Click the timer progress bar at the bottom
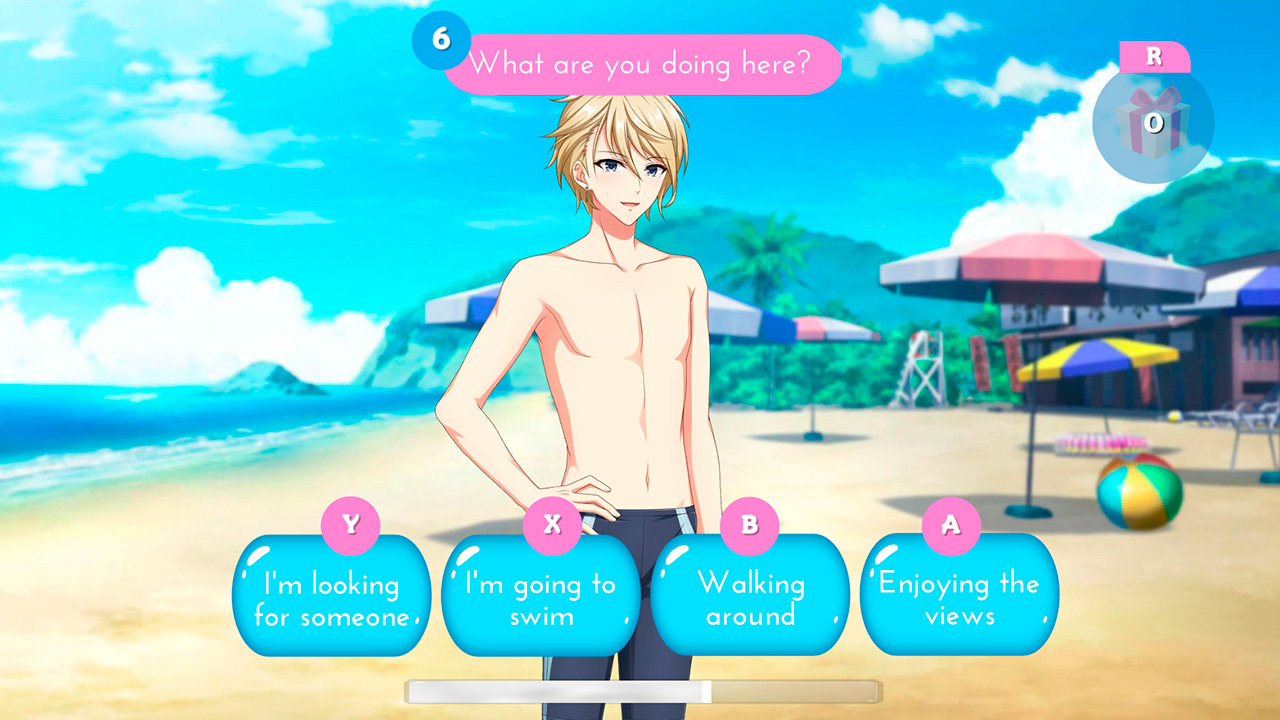This screenshot has height=720, width=1280. [x=643, y=692]
